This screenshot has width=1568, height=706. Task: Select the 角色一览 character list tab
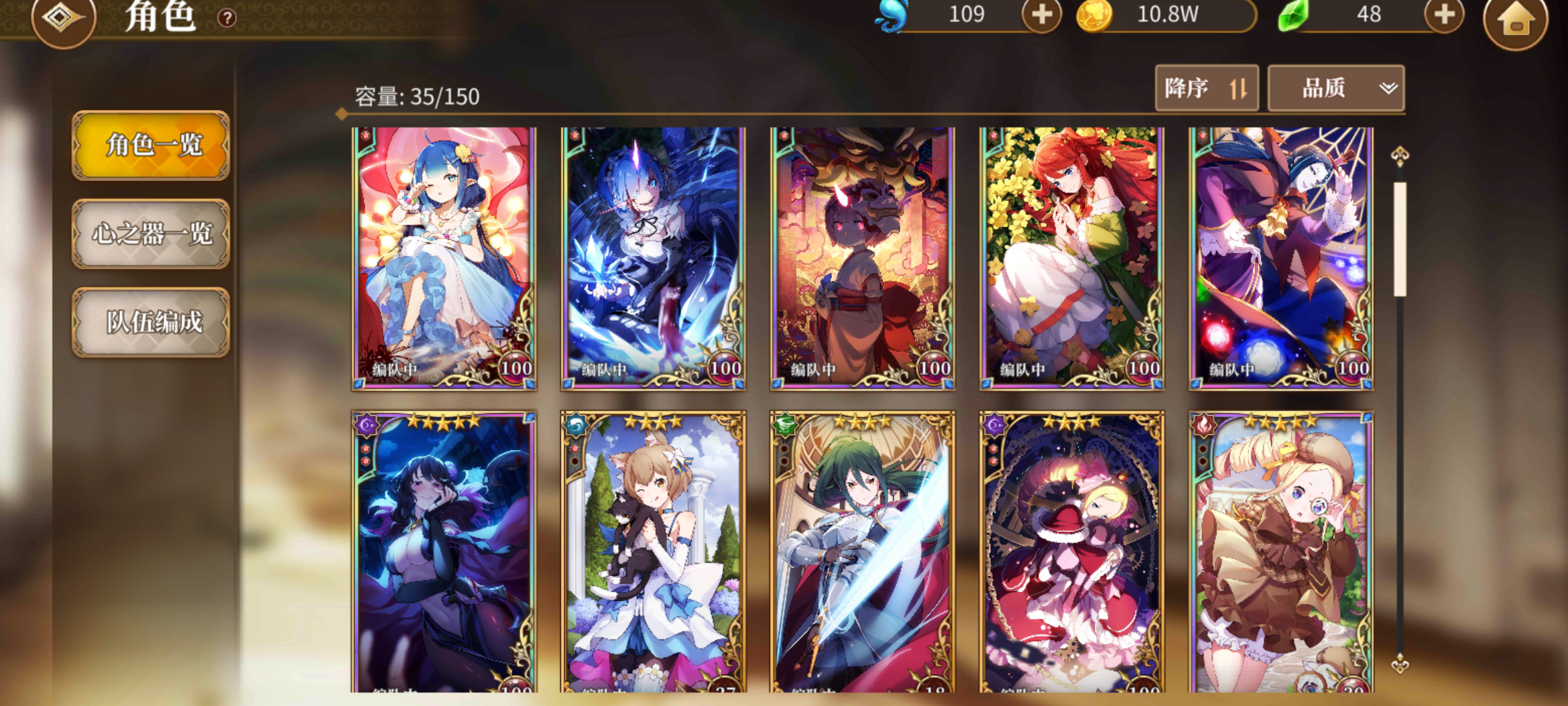pyautogui.click(x=151, y=147)
